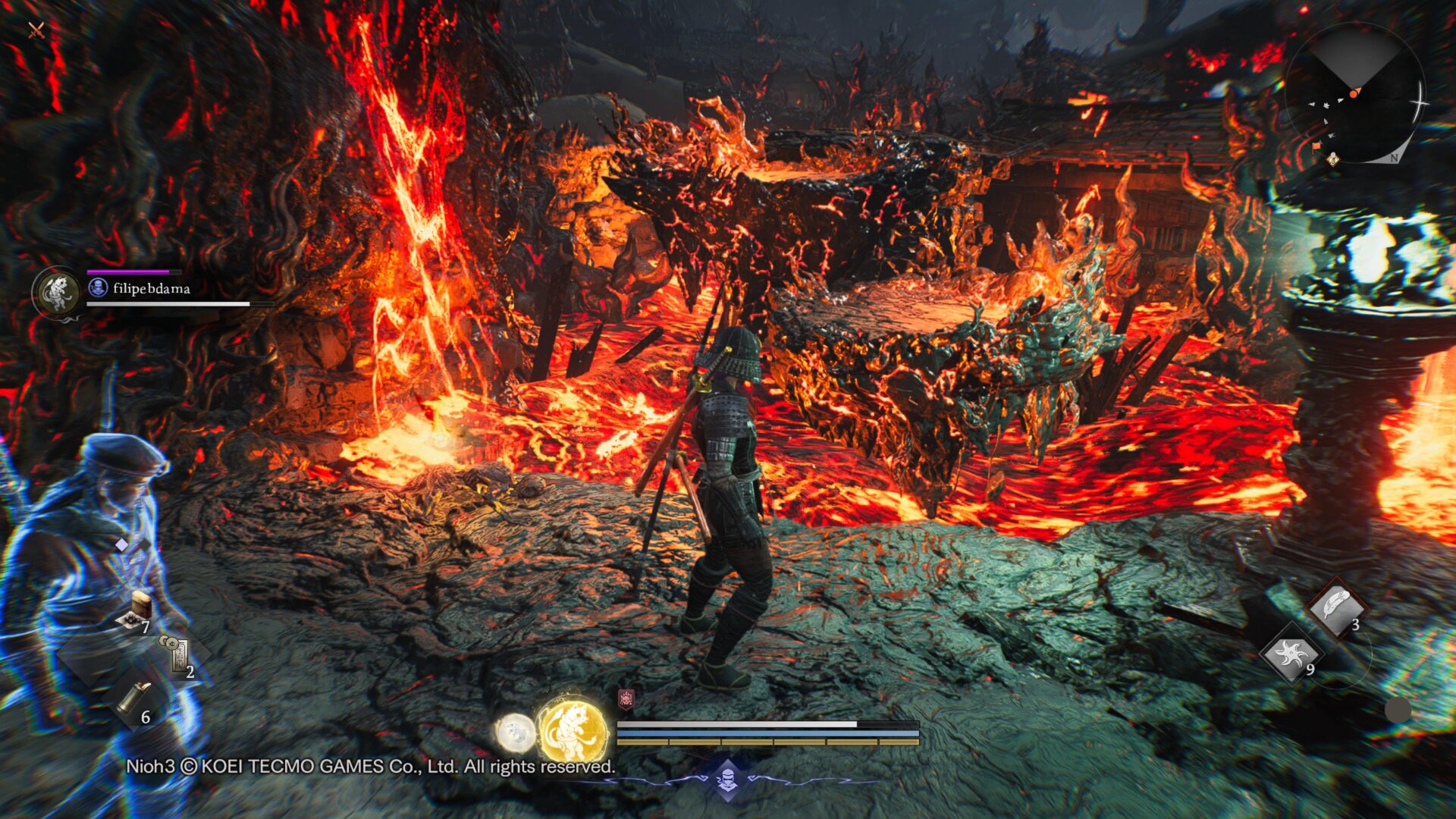The height and width of the screenshot is (819, 1456).
Task: Click the crossed swords icon
Action: [x=36, y=30]
